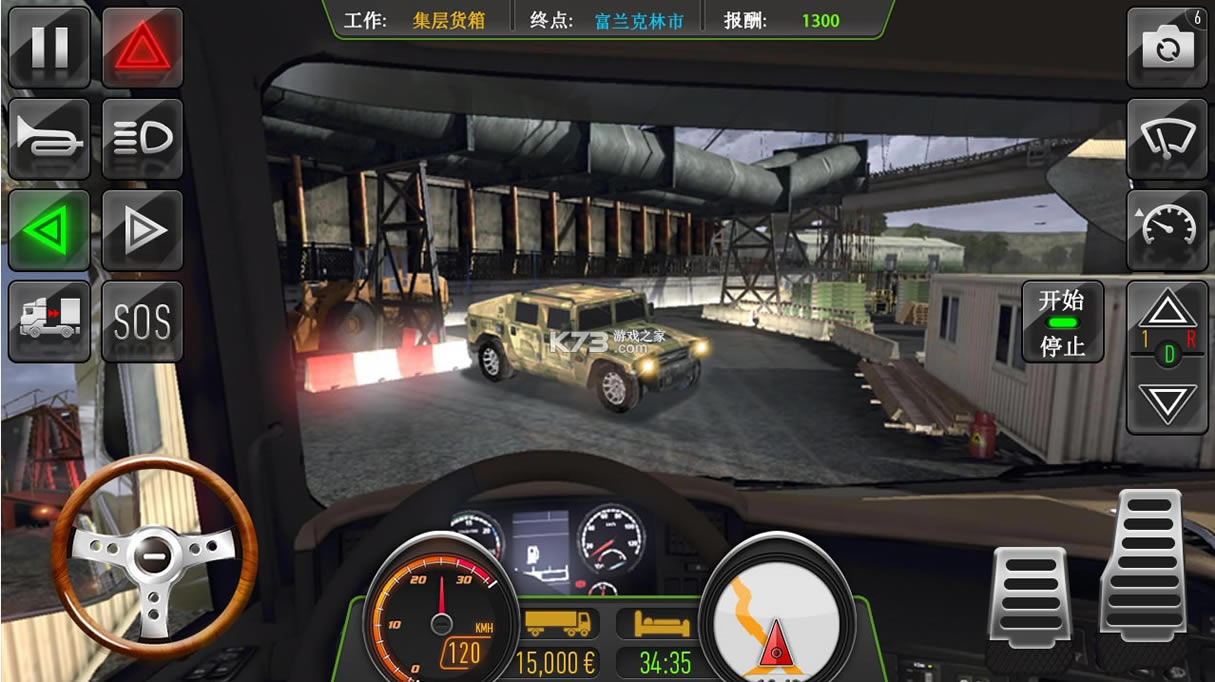Tap the speedometer cruise control button
The width and height of the screenshot is (1215, 682).
tap(1167, 231)
